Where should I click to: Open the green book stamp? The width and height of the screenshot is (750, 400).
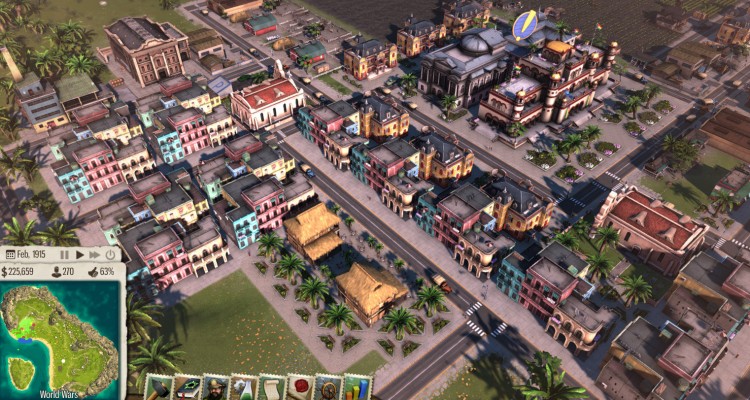pos(188,388)
